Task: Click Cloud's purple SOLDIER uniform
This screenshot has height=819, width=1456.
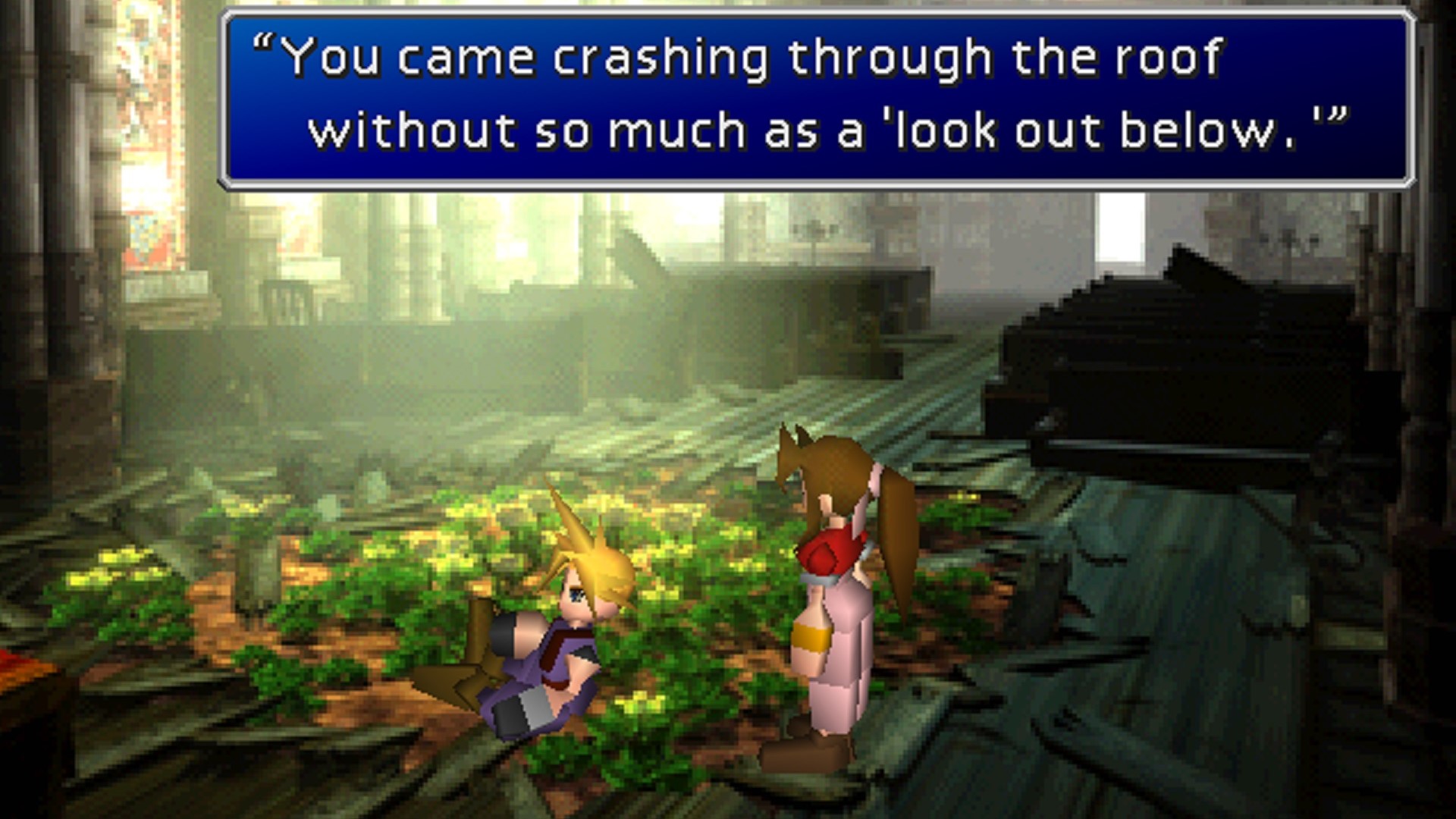Action: tap(546, 667)
